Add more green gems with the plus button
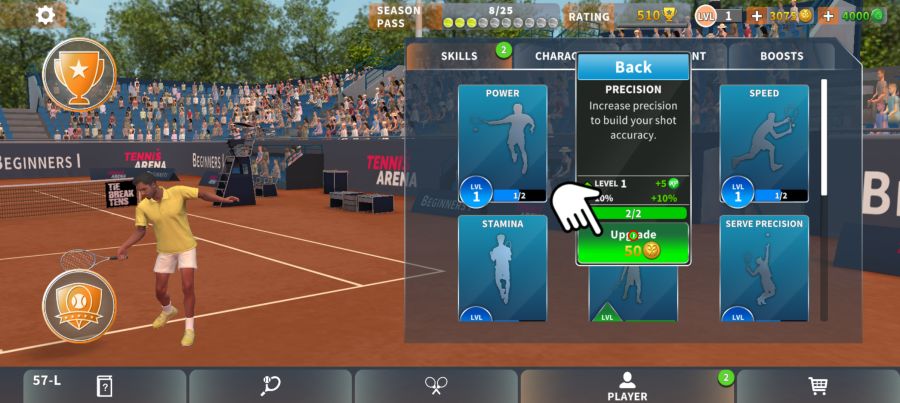Screen dimensions: 900x403 click(x=828, y=15)
